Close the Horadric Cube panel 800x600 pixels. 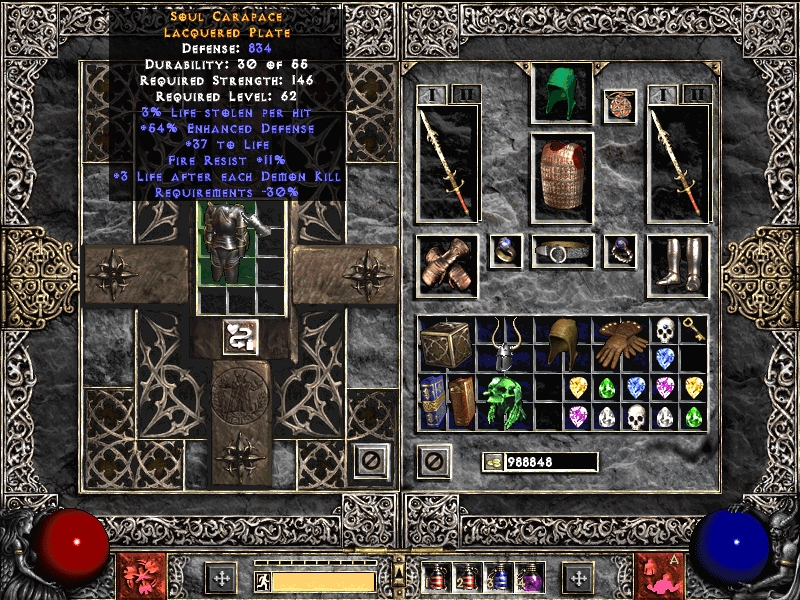371,461
